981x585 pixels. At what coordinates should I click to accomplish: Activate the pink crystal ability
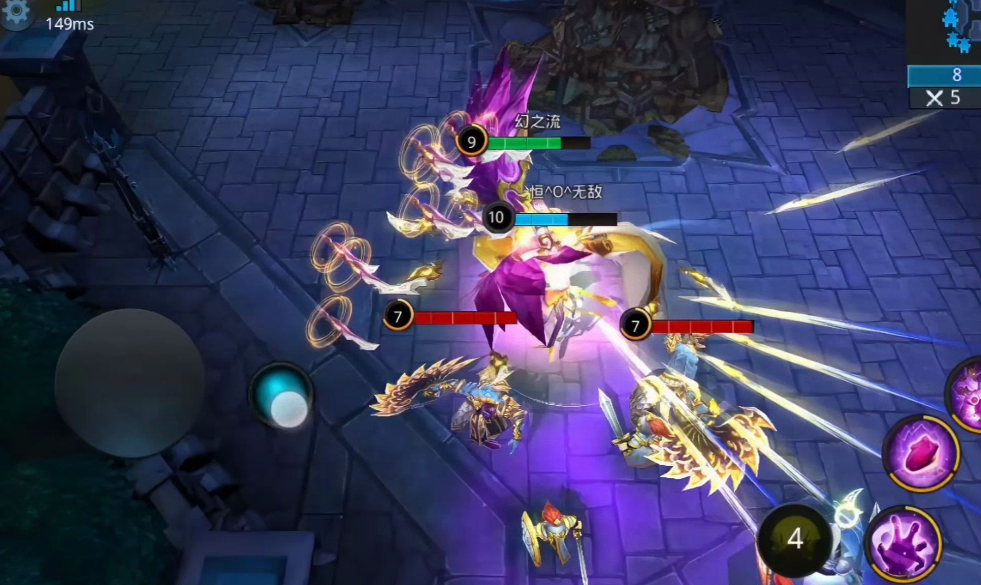point(920,453)
